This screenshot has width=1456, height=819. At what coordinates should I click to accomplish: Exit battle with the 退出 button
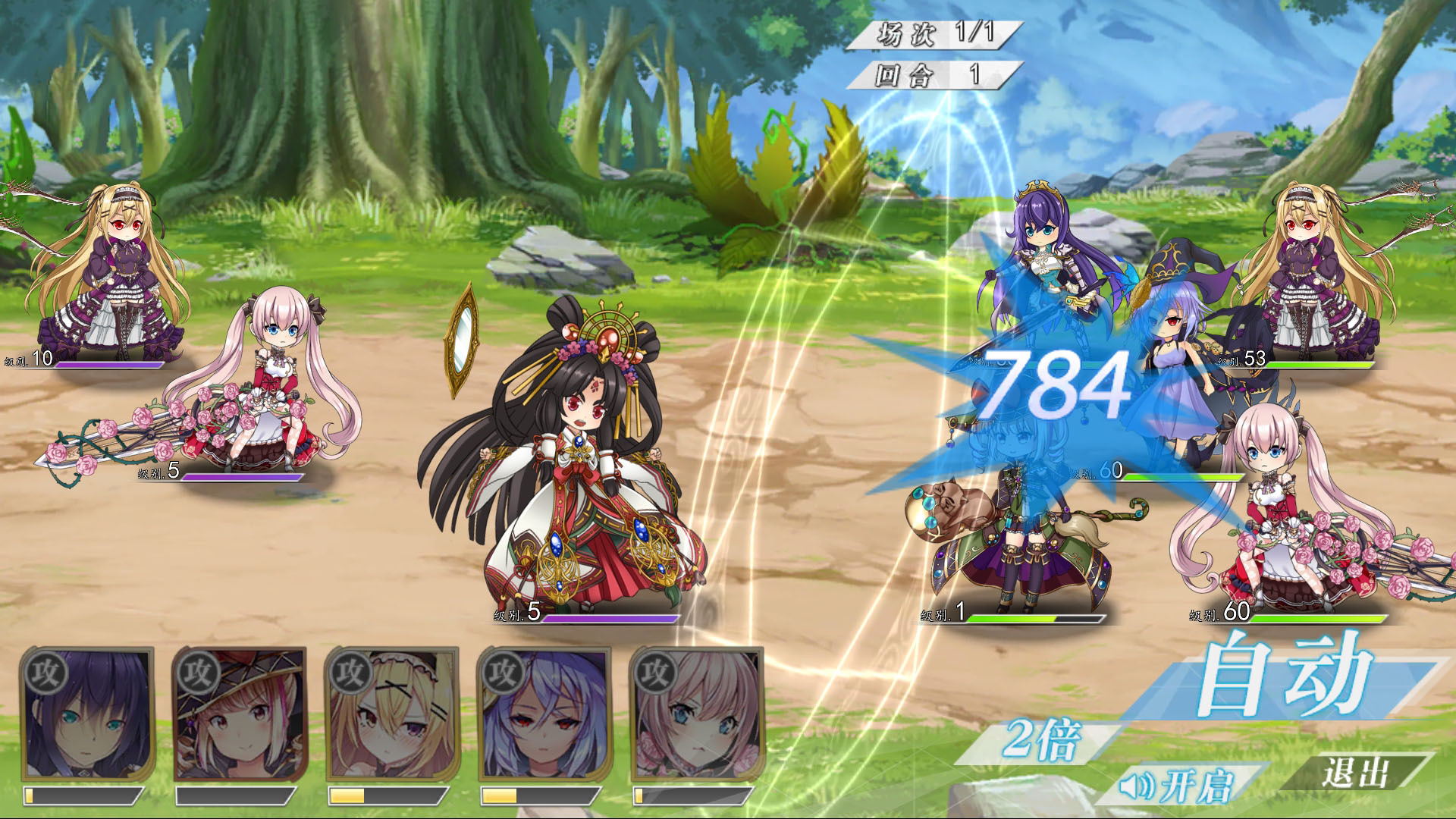(x=1354, y=773)
